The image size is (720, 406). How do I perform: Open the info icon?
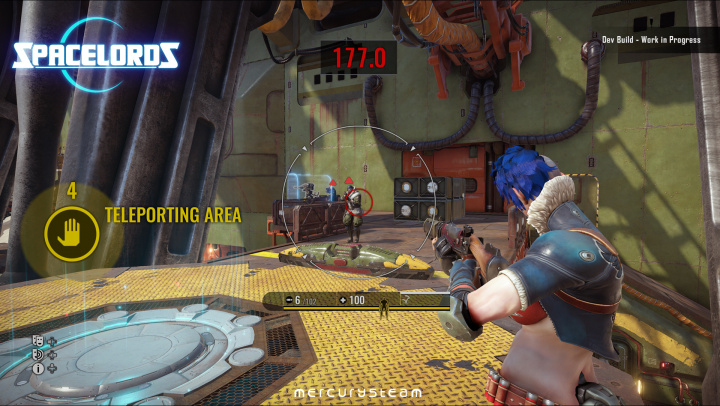tap(38, 368)
